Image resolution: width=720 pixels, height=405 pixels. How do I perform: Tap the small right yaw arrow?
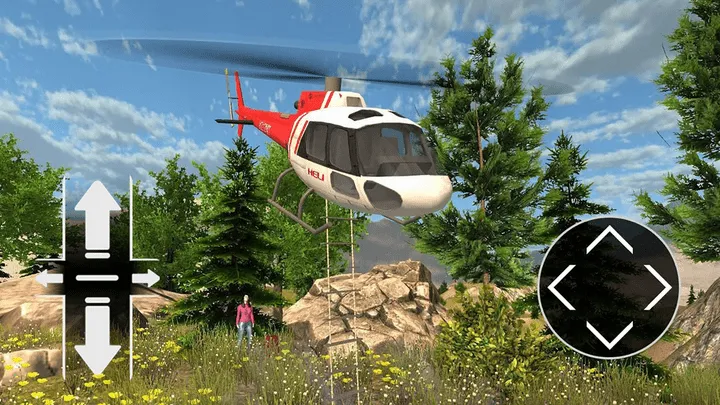[x=147, y=278]
